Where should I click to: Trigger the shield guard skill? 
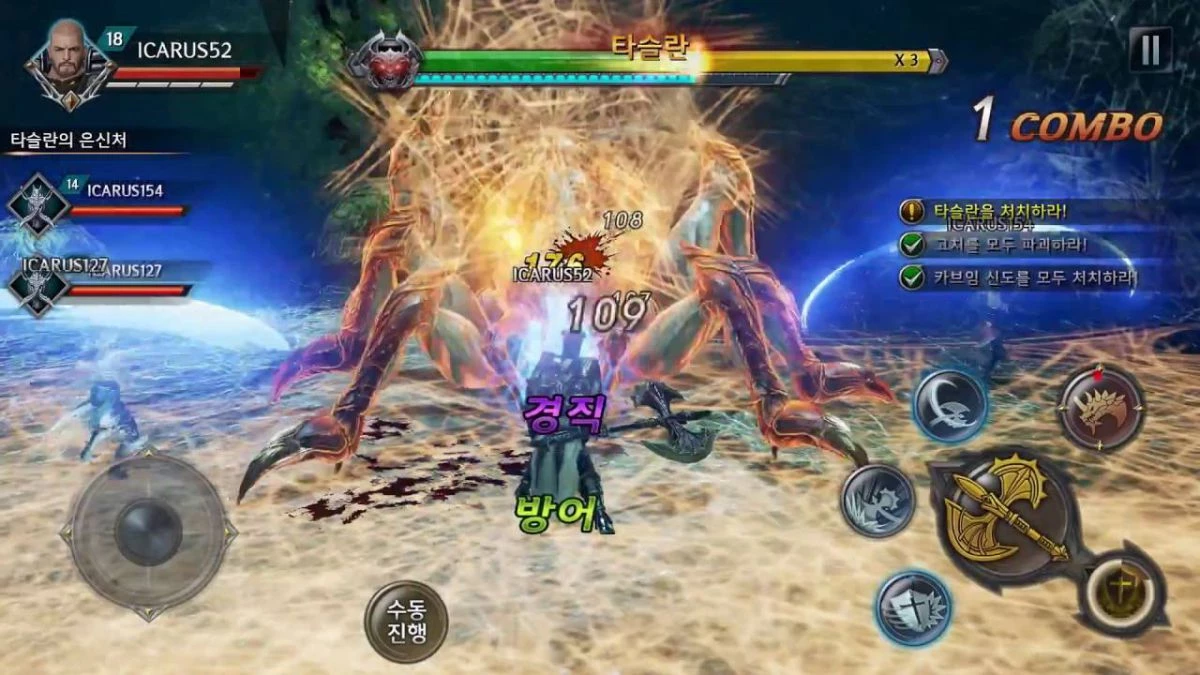[913, 608]
